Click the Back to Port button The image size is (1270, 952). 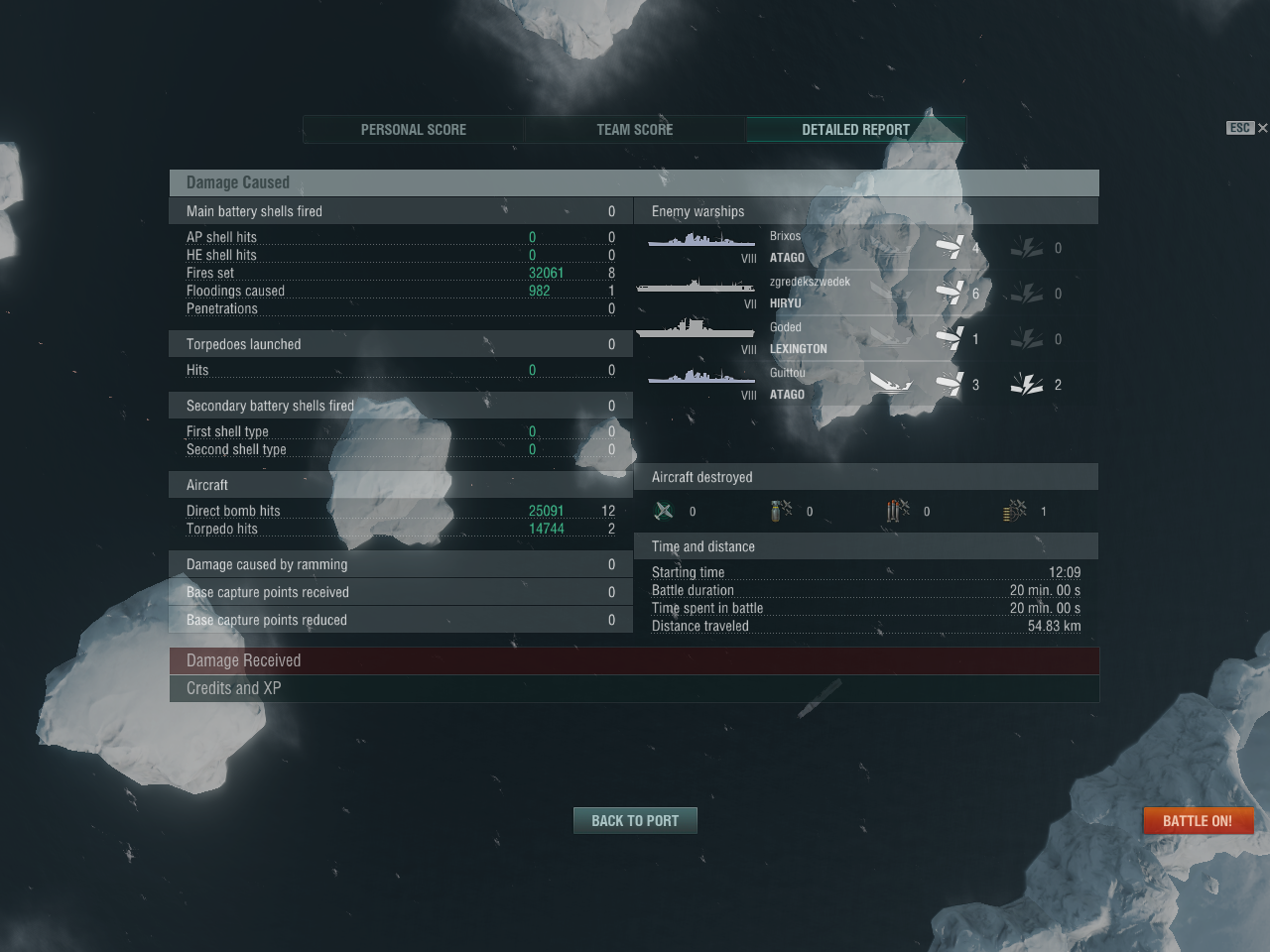pyautogui.click(x=635, y=821)
